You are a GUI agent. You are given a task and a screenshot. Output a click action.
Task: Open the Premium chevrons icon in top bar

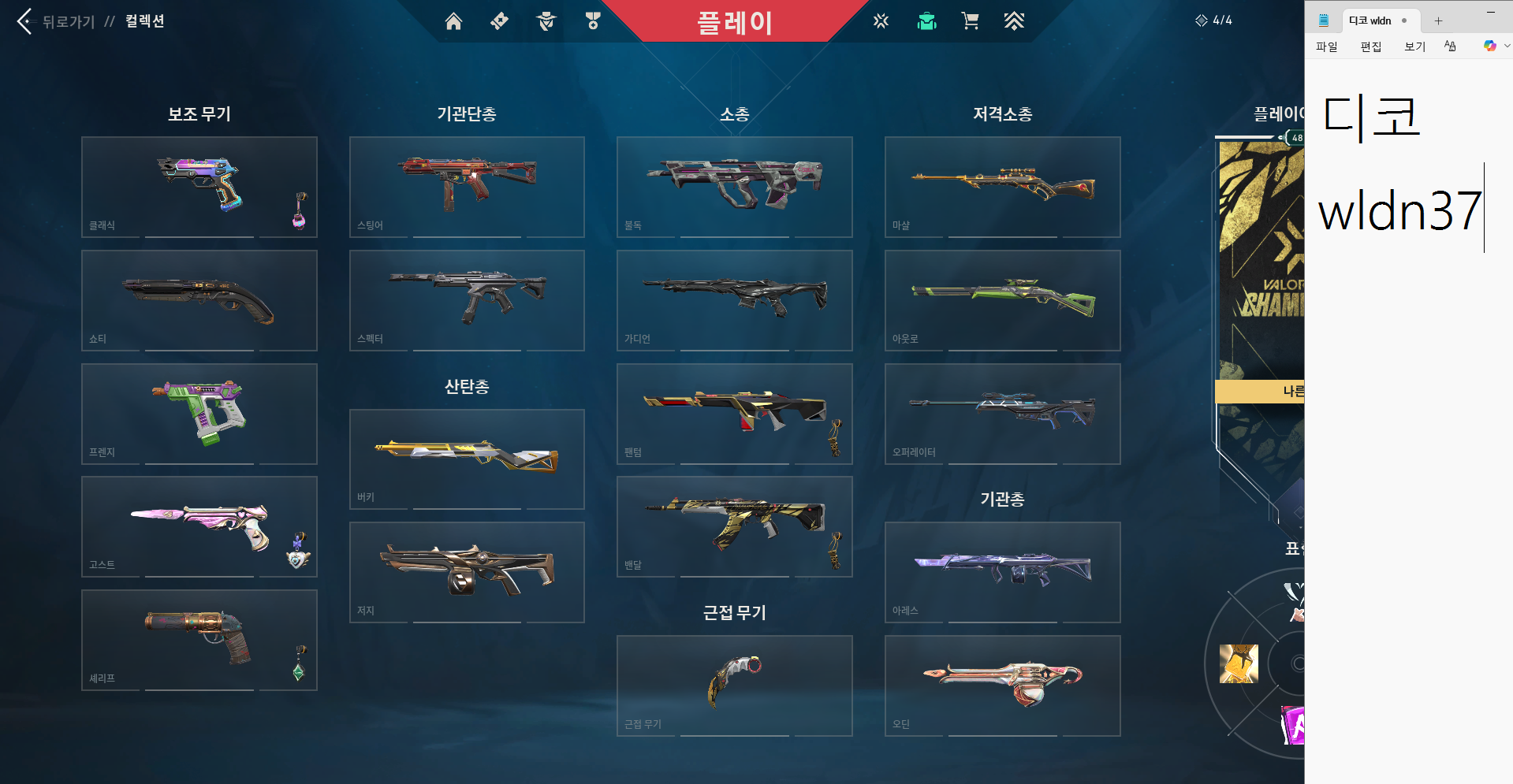(1015, 21)
